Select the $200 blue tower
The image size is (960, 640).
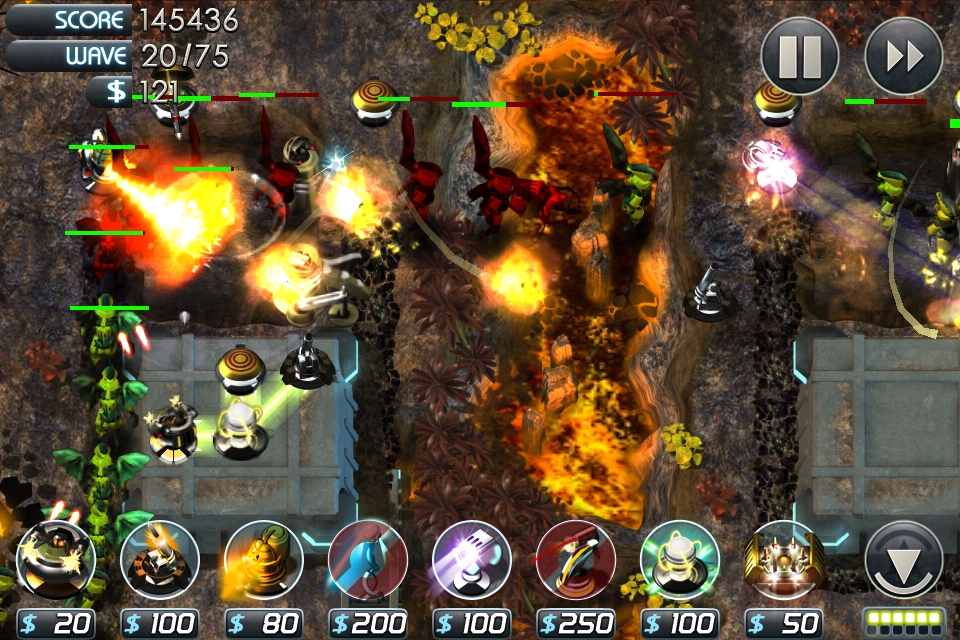368,560
